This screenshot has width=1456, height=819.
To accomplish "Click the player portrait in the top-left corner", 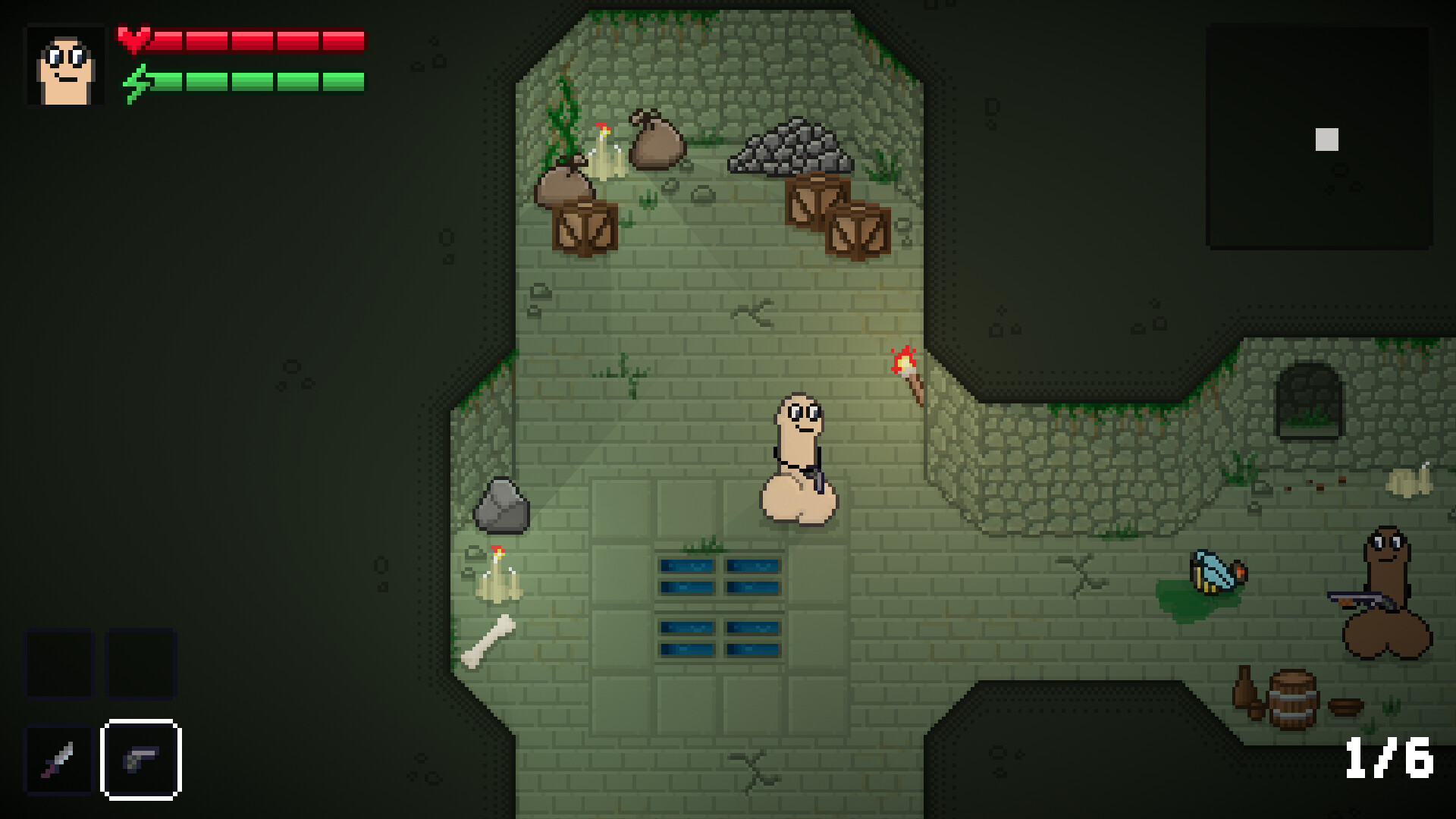I will click(64, 64).
